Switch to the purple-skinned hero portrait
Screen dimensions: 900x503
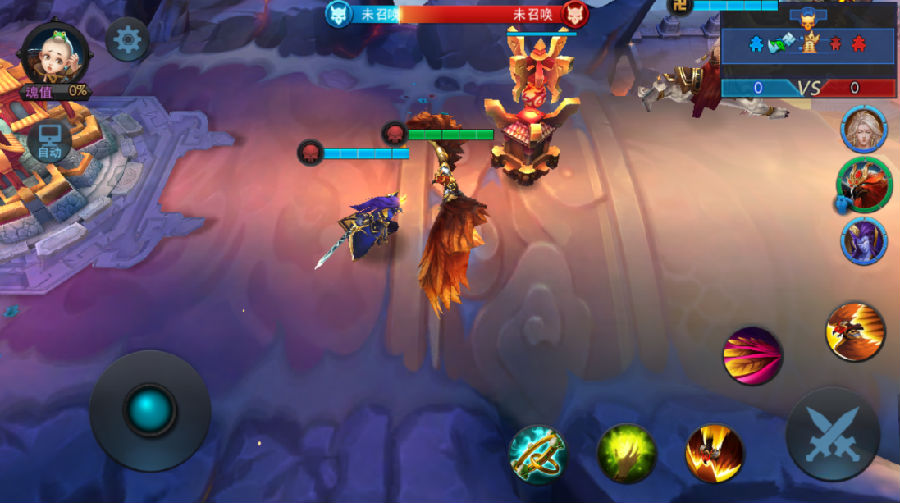pos(864,241)
